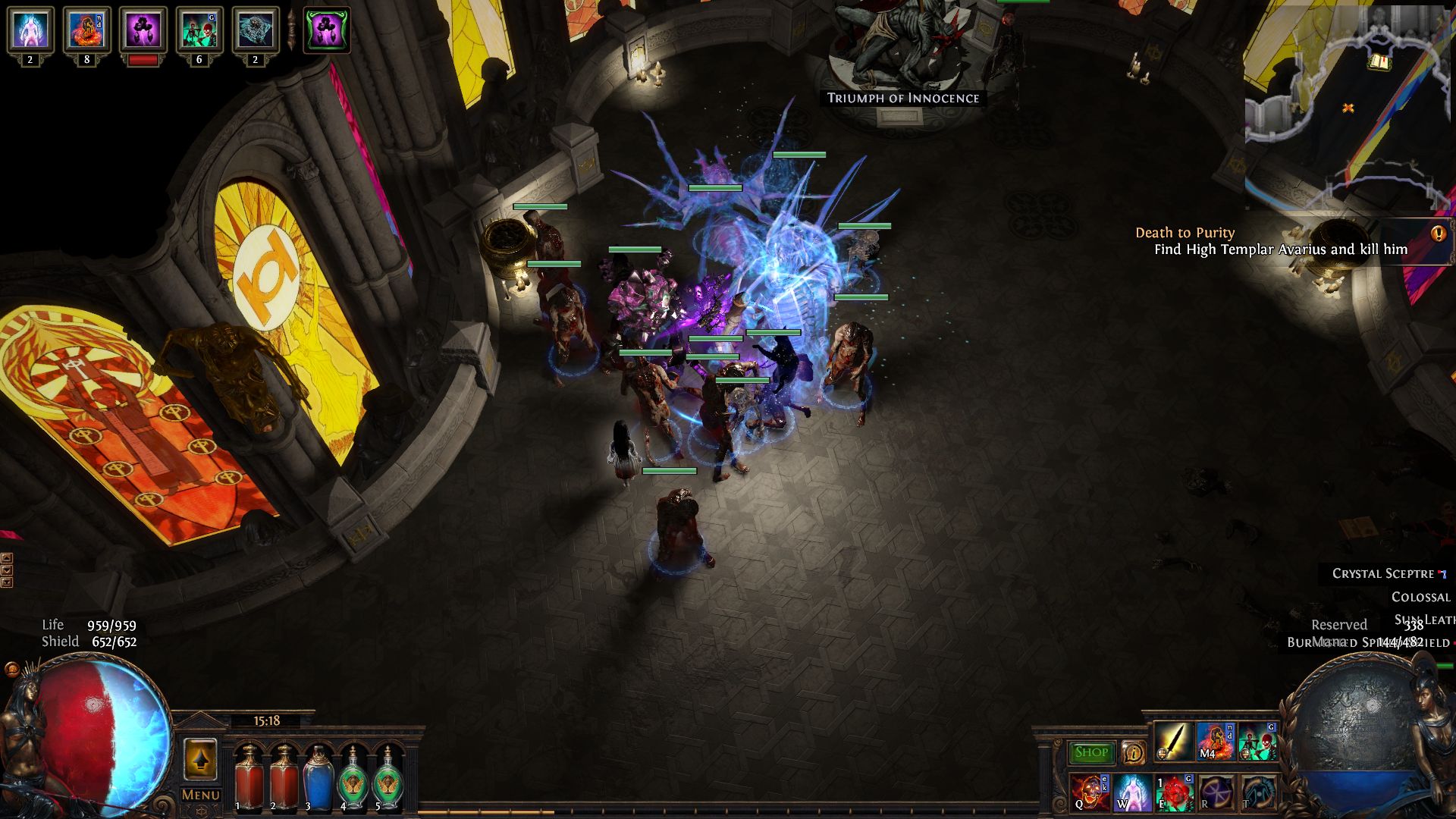Expand the top arrow on the left screen edge
The image size is (1456, 819).
click(7, 557)
